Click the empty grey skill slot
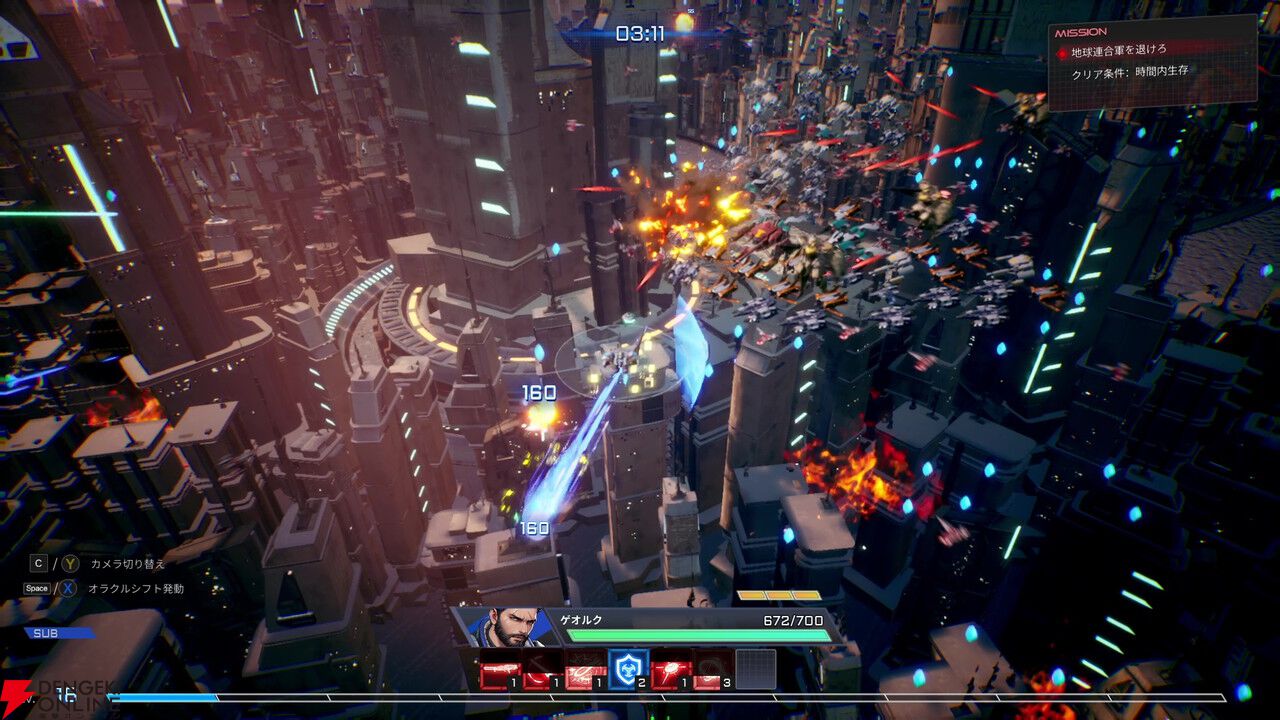1280x720 pixels. [756, 669]
